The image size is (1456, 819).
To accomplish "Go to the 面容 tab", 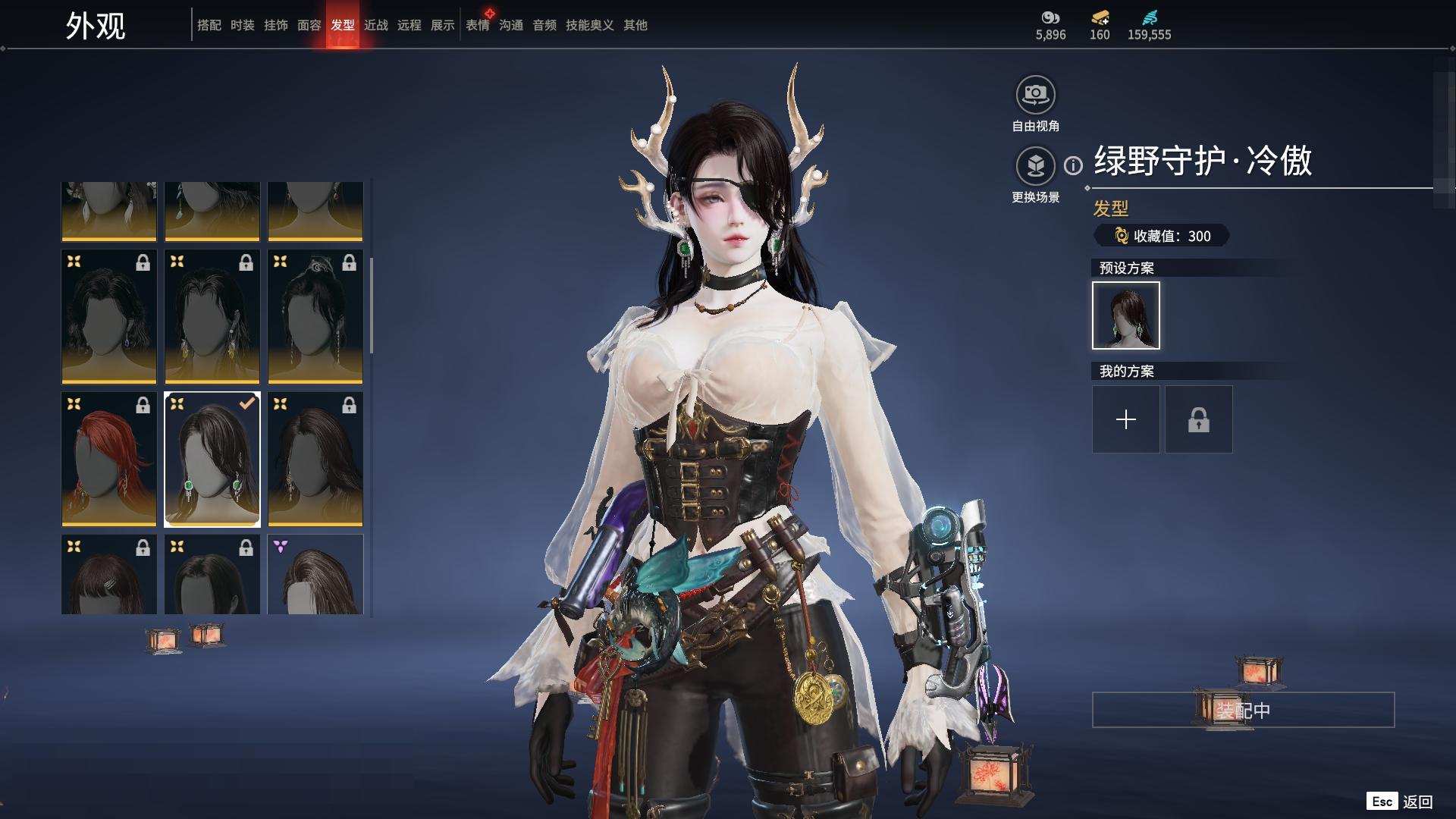I will point(309,25).
